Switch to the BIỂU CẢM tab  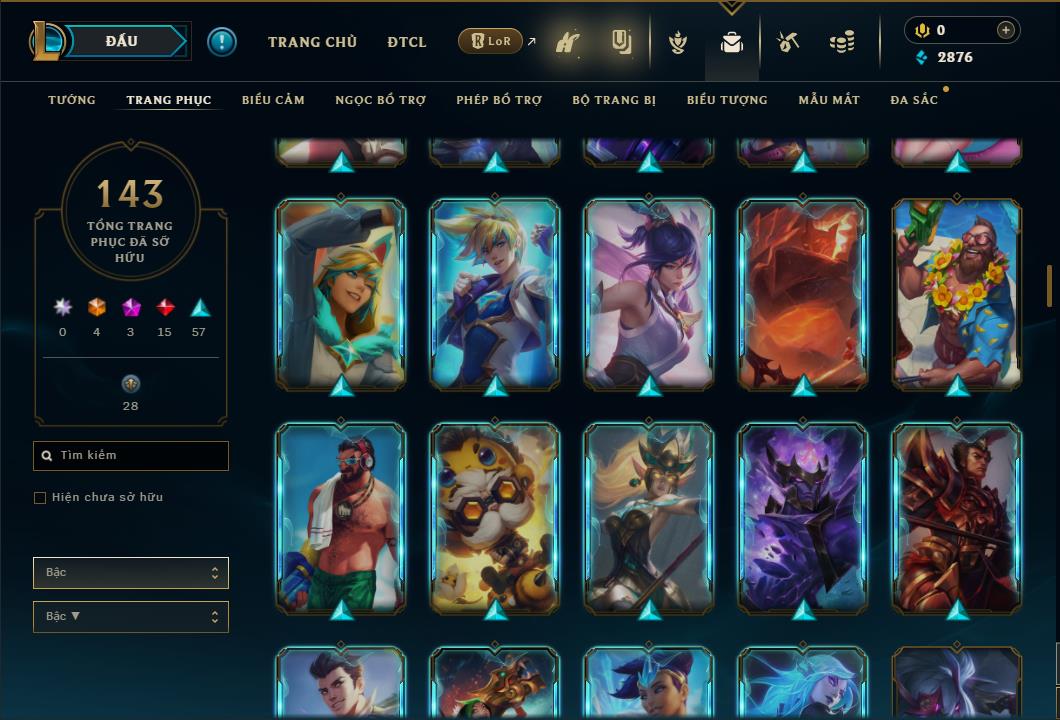point(273,100)
